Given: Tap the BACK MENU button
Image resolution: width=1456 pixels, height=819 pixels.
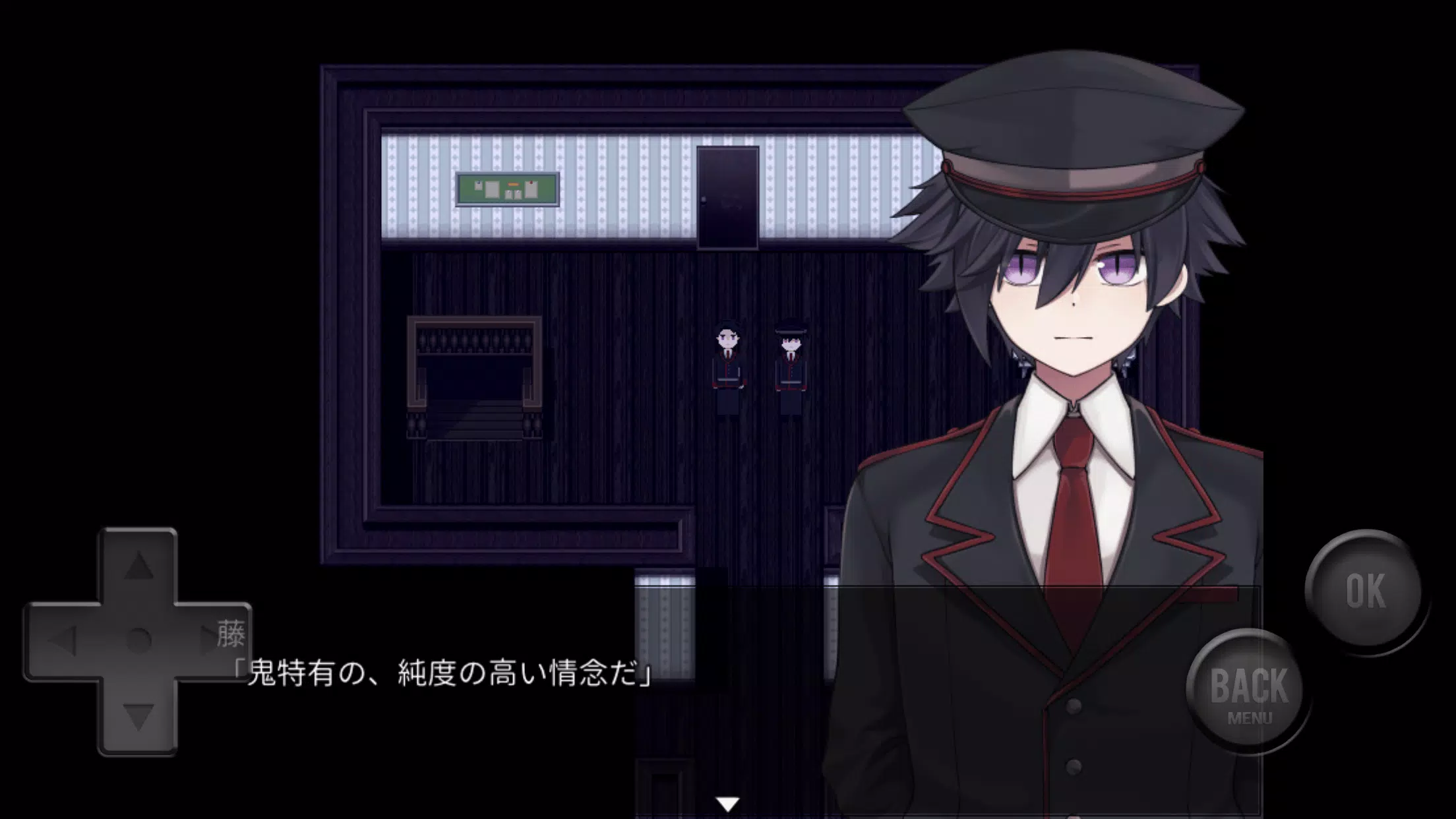Looking at the screenshot, I should pos(1248,690).
